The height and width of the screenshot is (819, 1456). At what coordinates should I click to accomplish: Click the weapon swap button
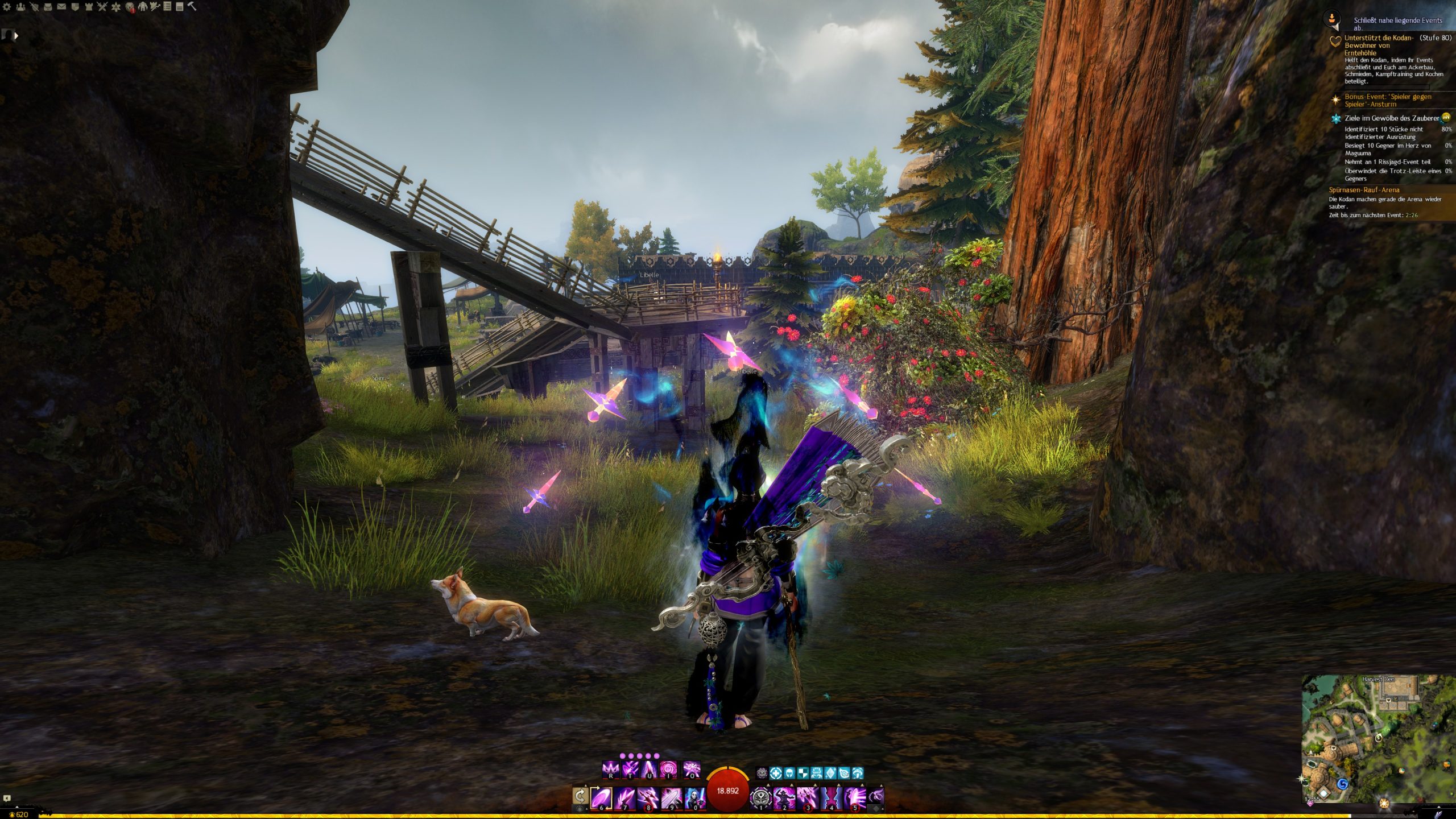581,796
